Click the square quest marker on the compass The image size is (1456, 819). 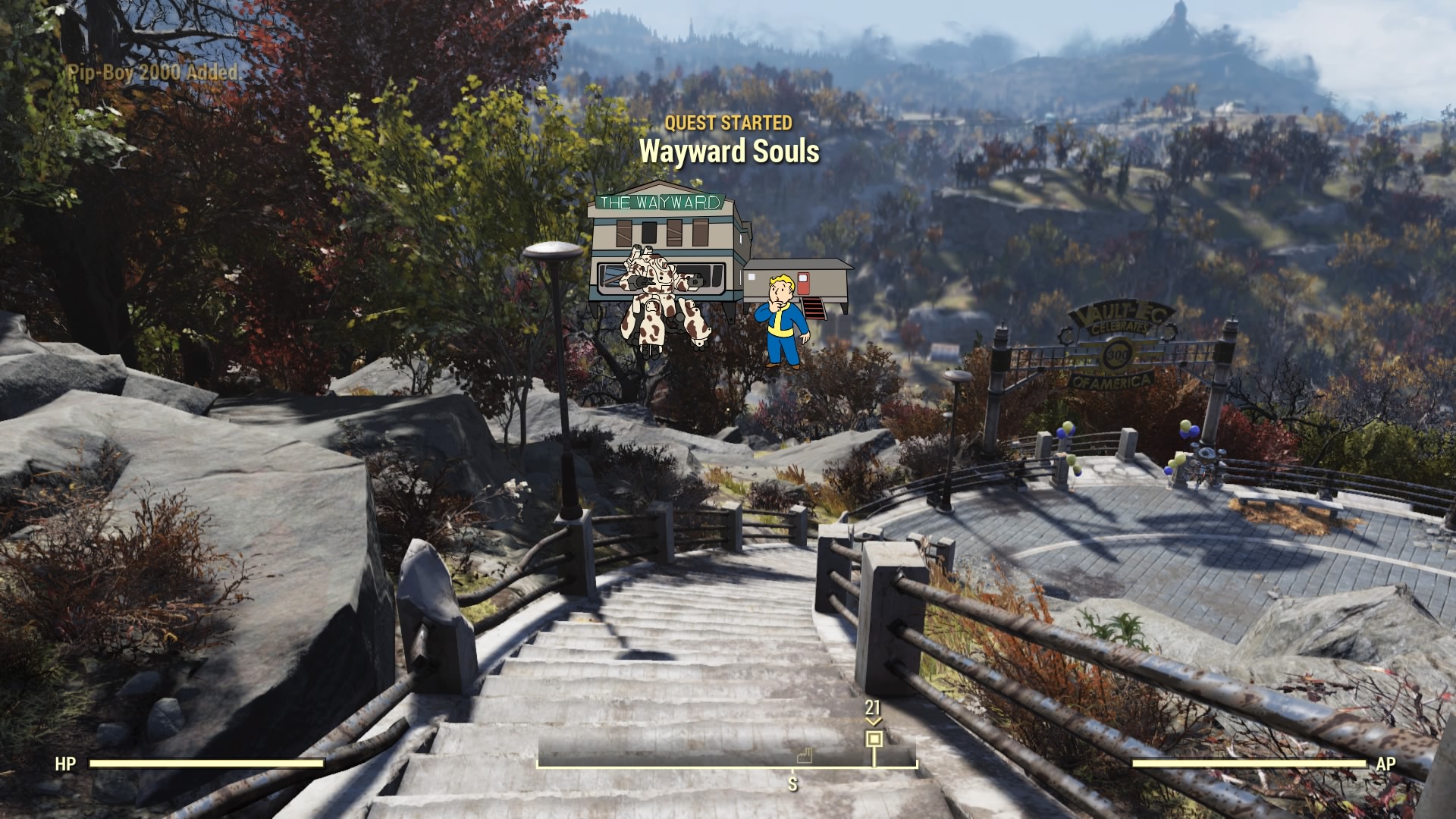(874, 739)
